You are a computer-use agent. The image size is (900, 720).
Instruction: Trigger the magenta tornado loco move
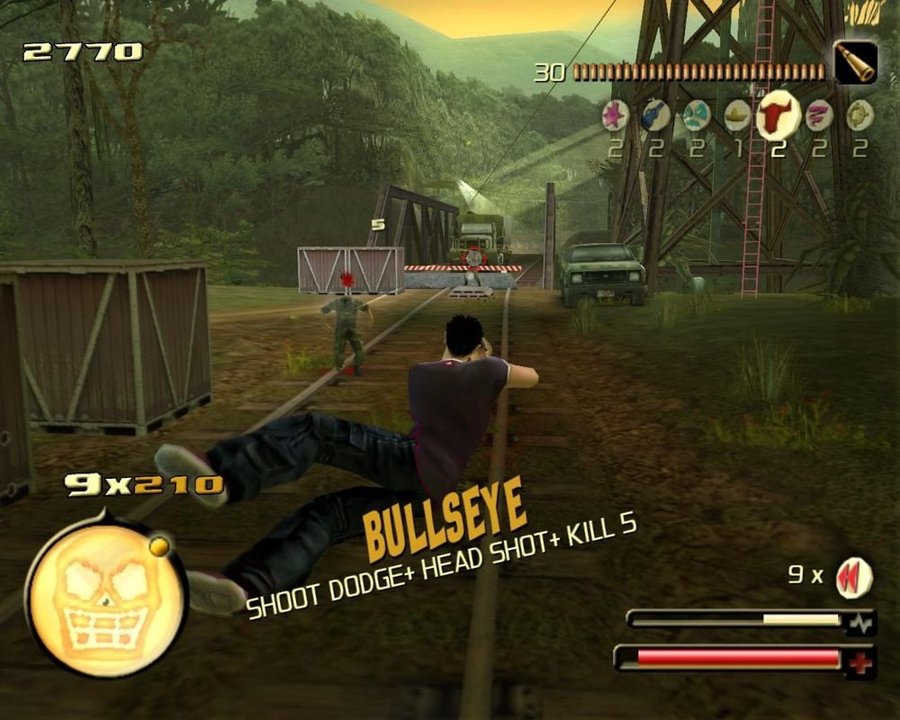pos(819,116)
